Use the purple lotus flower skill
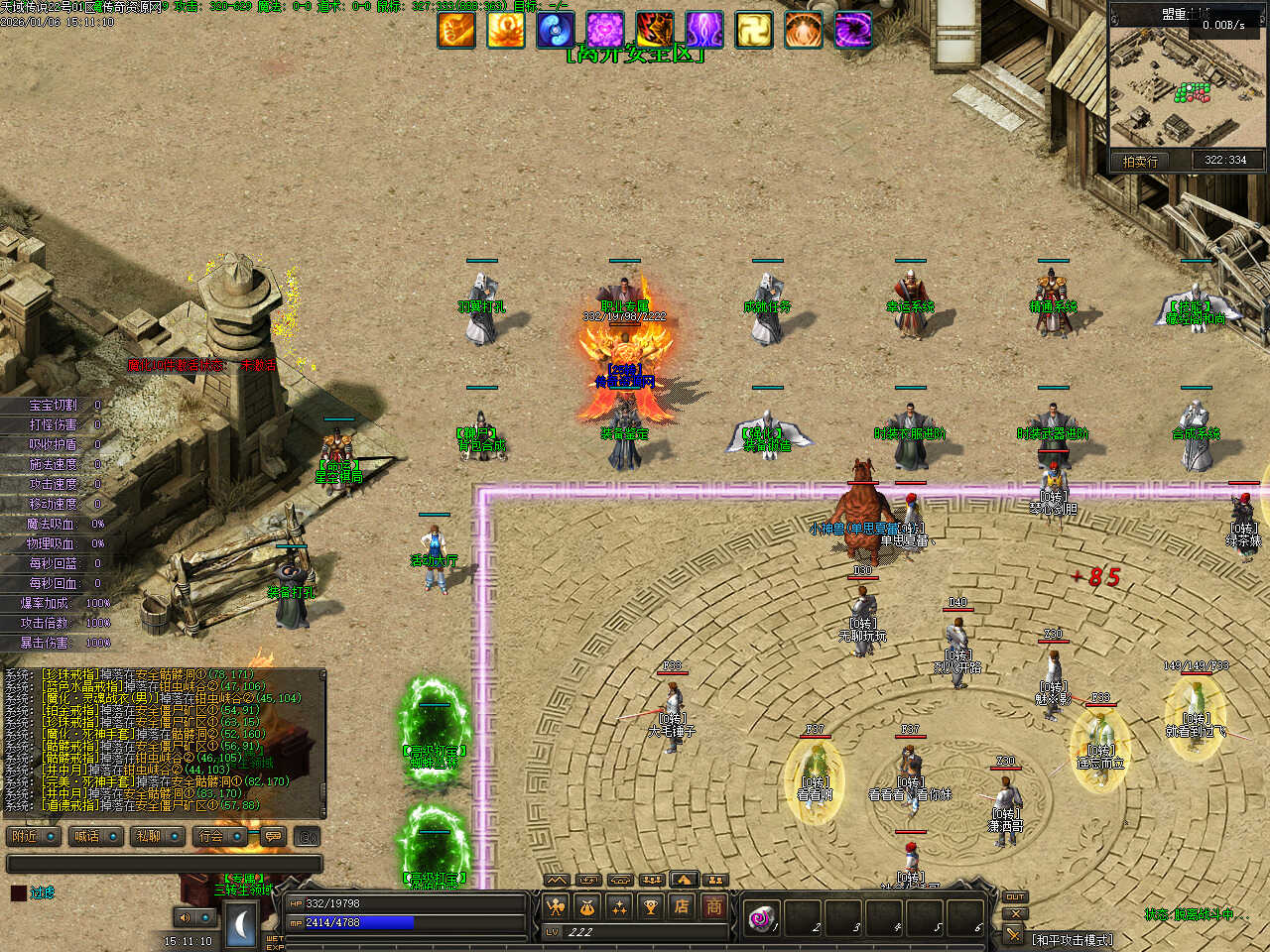 coord(605,31)
